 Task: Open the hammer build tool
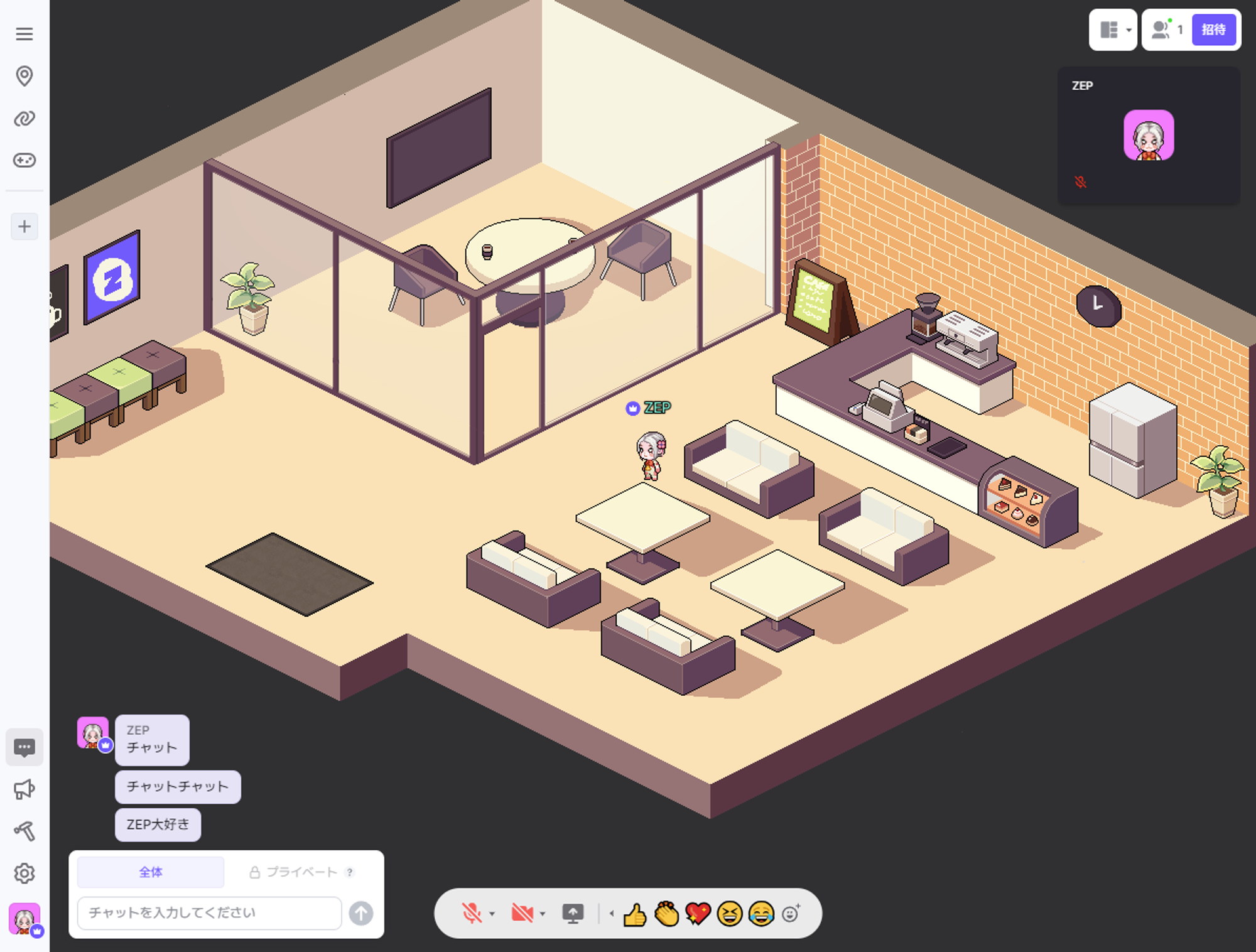(24, 831)
